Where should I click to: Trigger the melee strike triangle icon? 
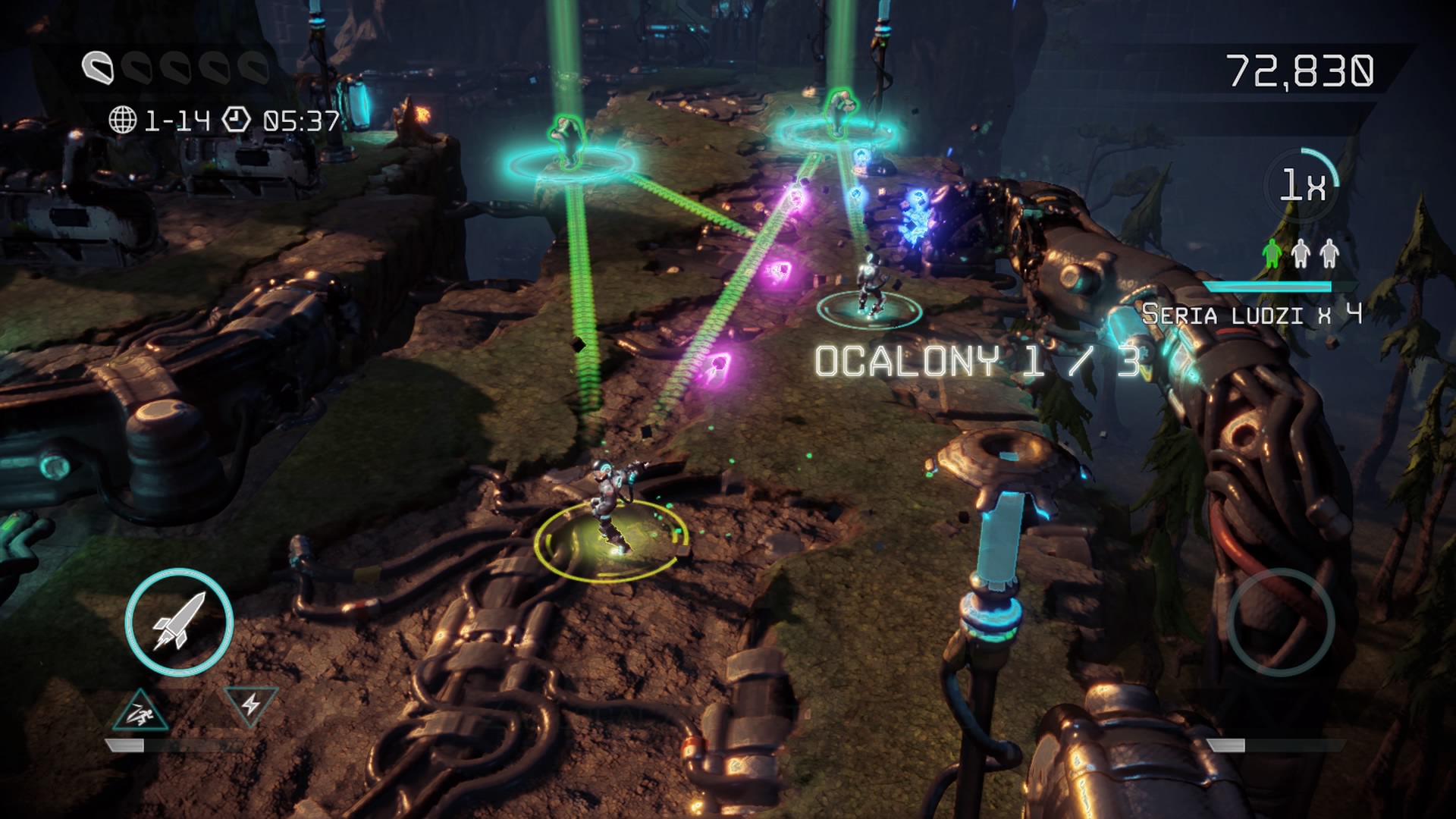coord(140,711)
